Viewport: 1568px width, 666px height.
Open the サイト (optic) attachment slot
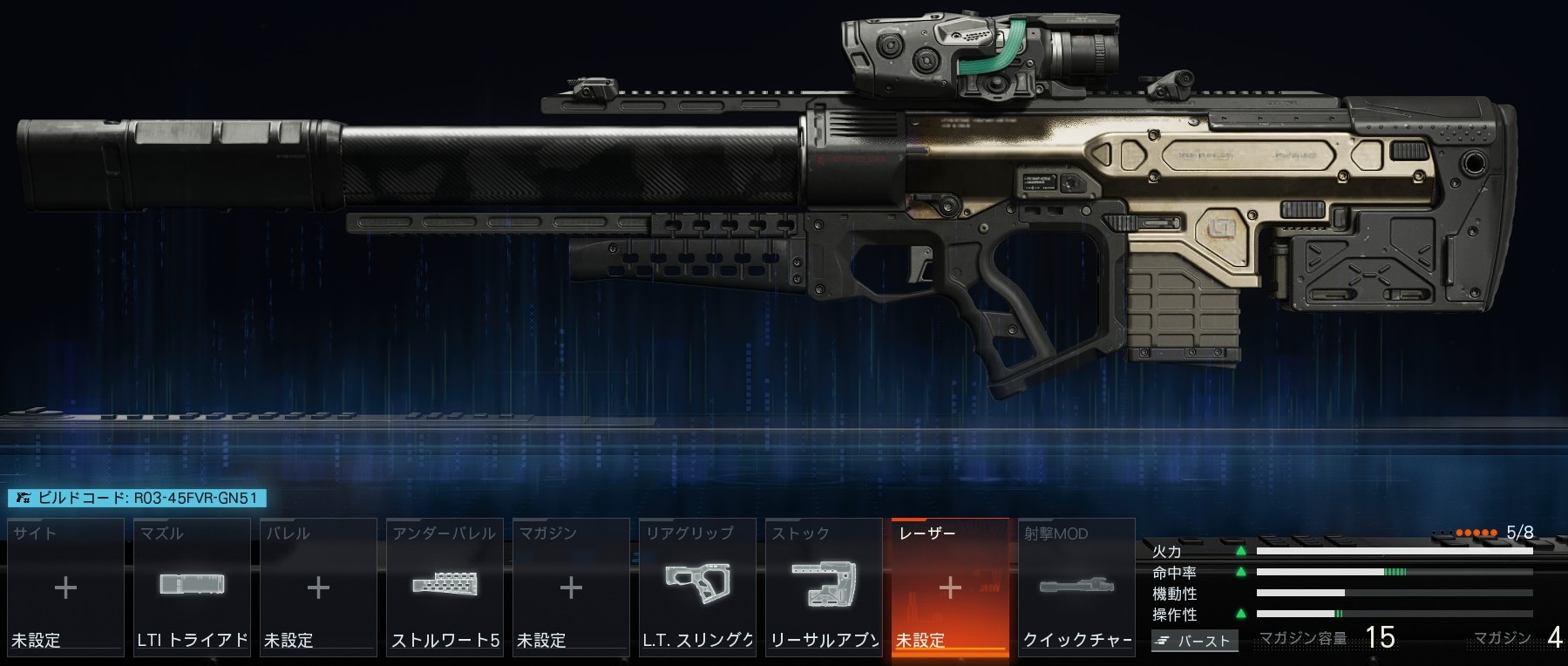coord(65,587)
